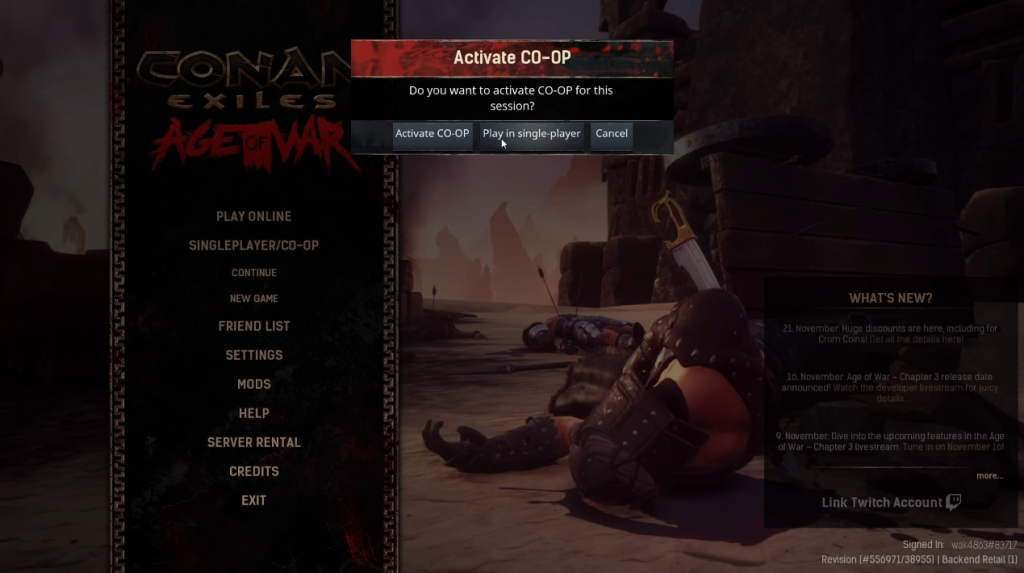The width and height of the screenshot is (1024, 573).
Task: Open the Play Online menu
Action: click(x=254, y=216)
